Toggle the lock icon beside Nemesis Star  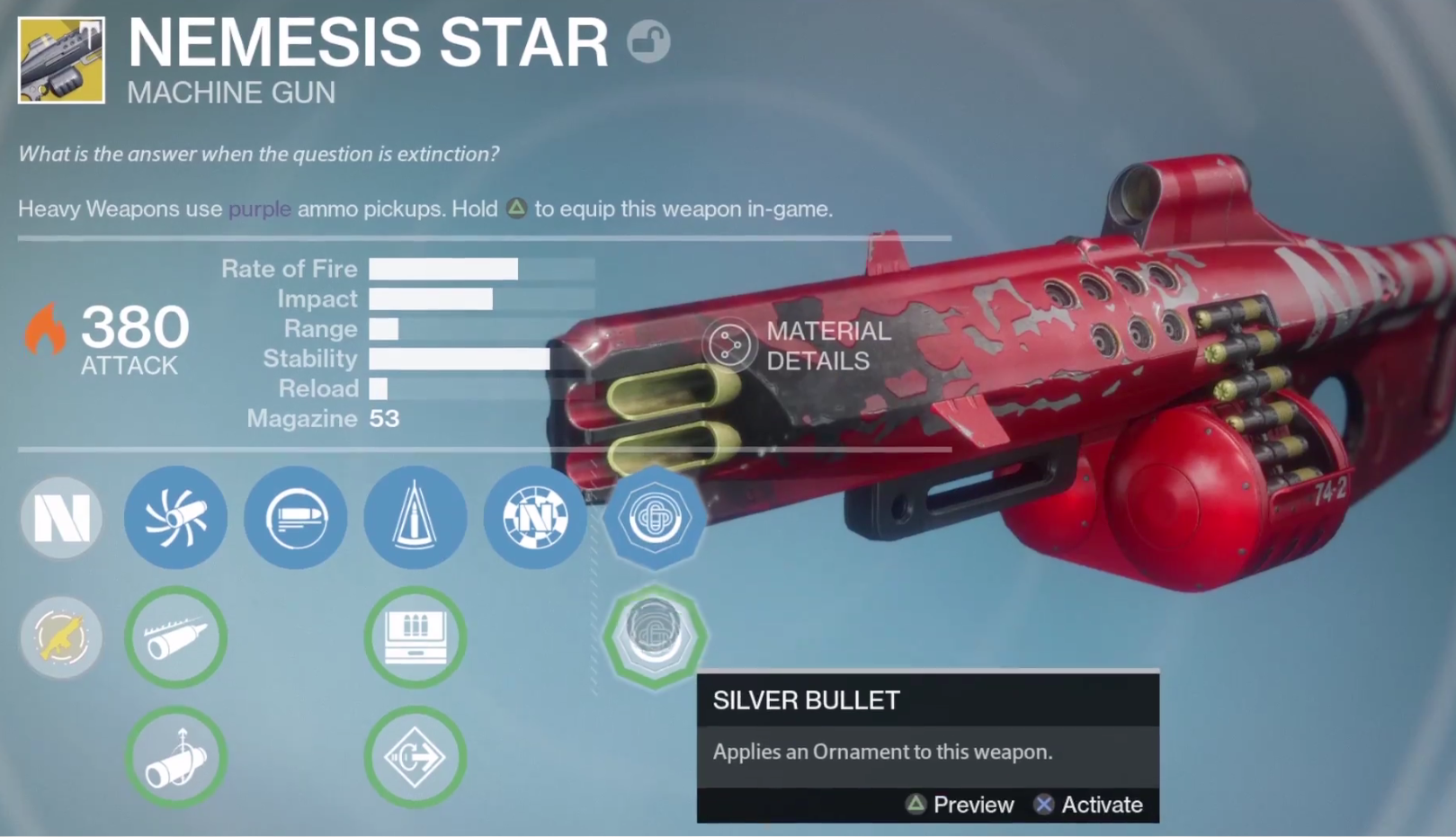pos(648,41)
